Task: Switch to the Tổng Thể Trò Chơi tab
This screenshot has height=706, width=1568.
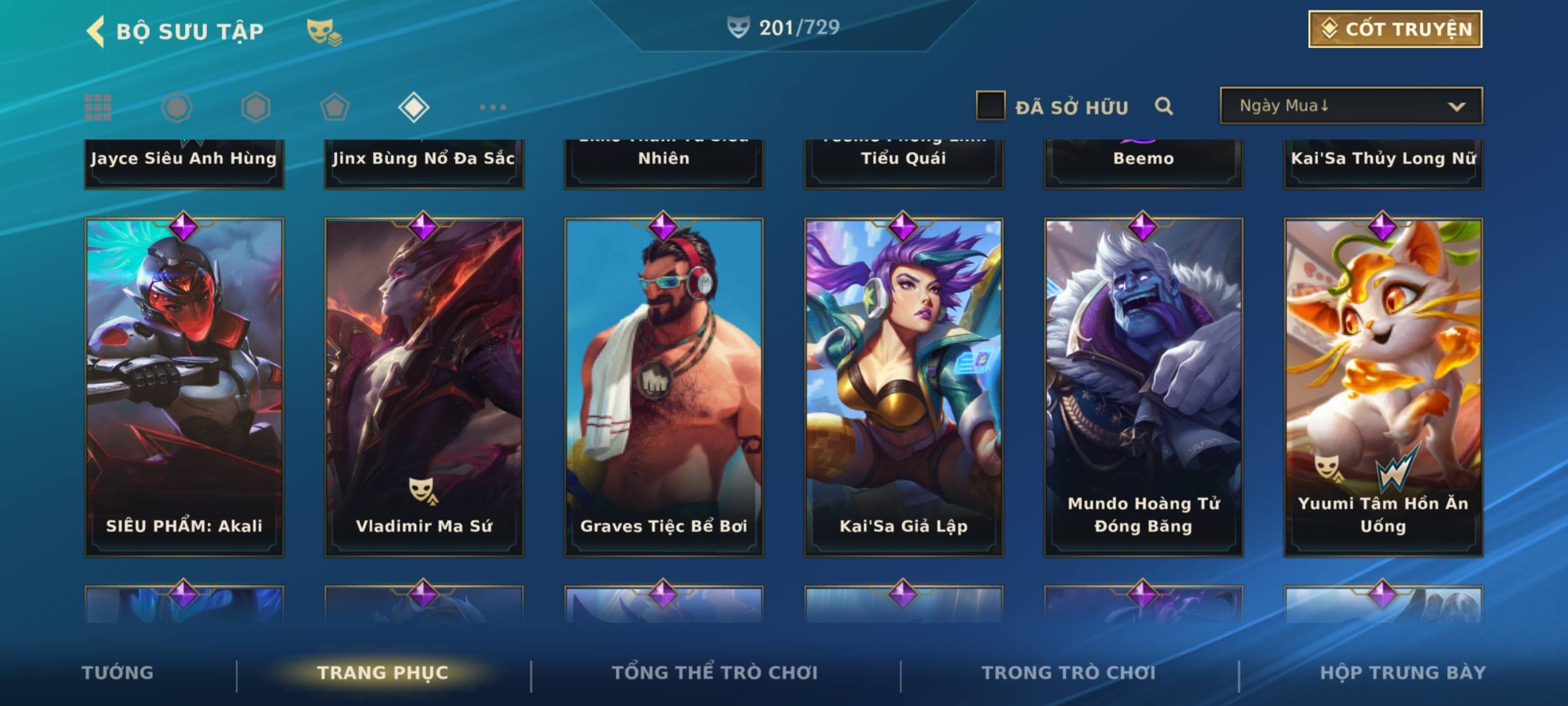Action: pyautogui.click(x=715, y=673)
